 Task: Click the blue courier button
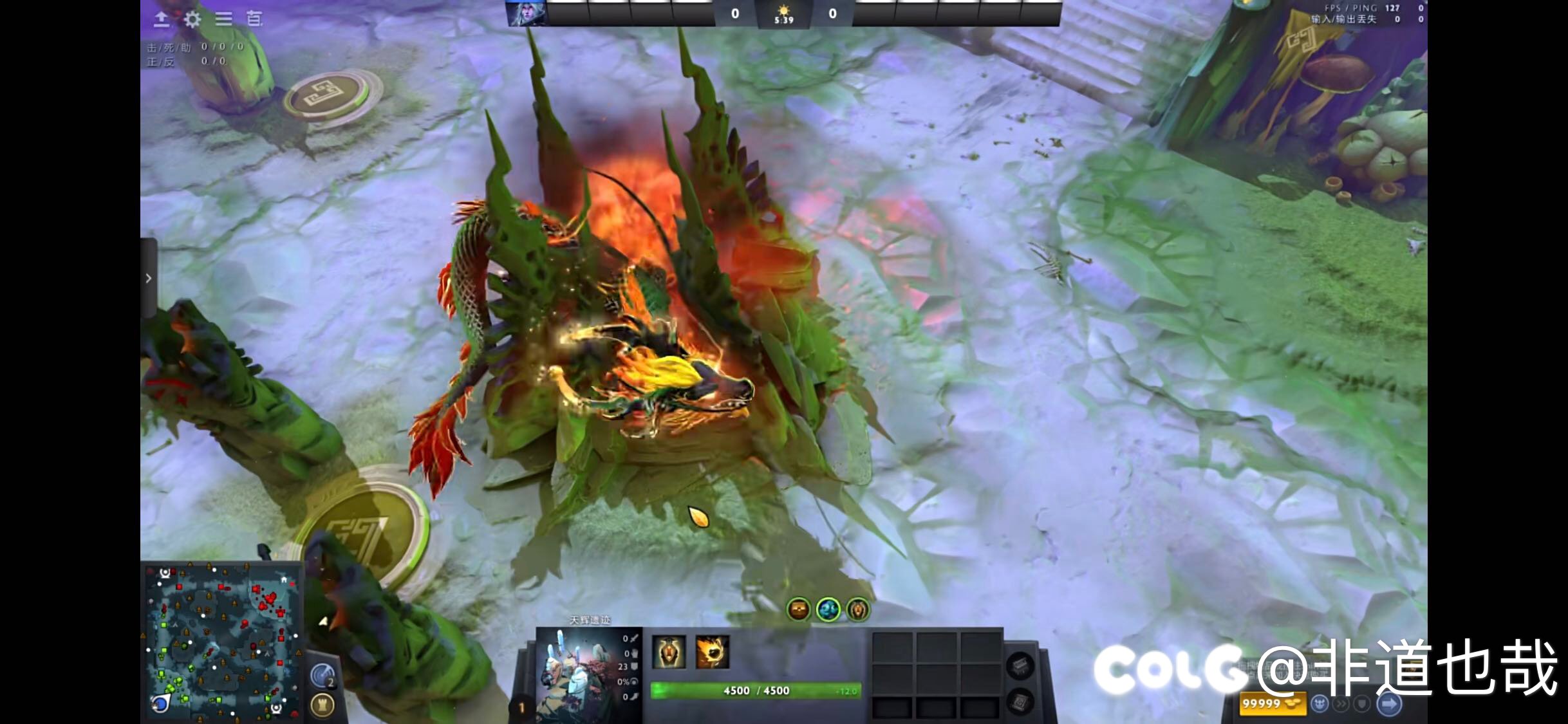1320,704
